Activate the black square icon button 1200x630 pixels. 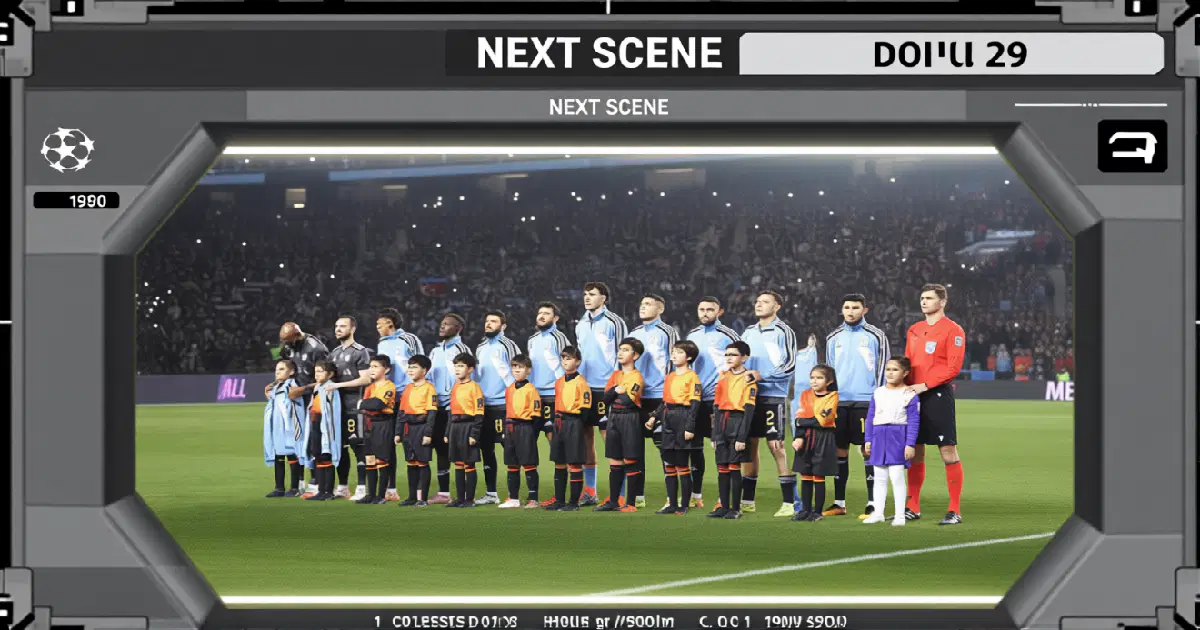click(1132, 147)
